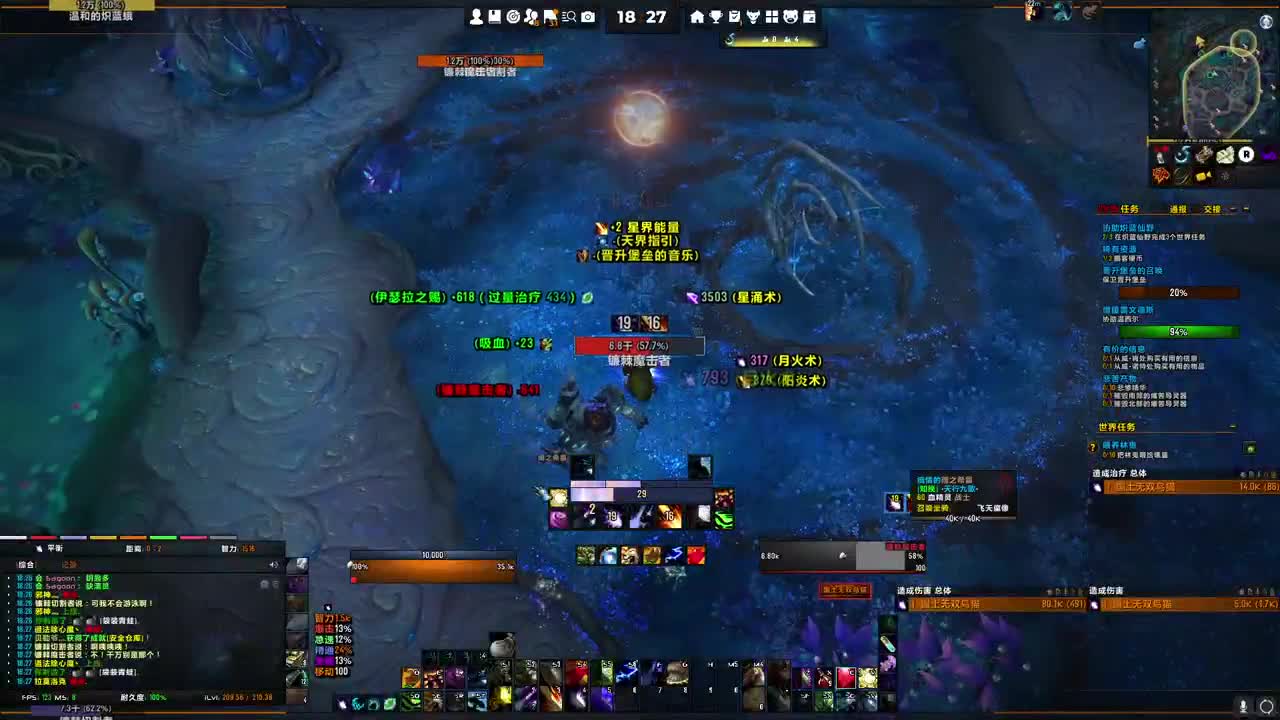Click the camera screenshot icon in the top bar
Screen dimensions: 1280x720
[x=588, y=16]
